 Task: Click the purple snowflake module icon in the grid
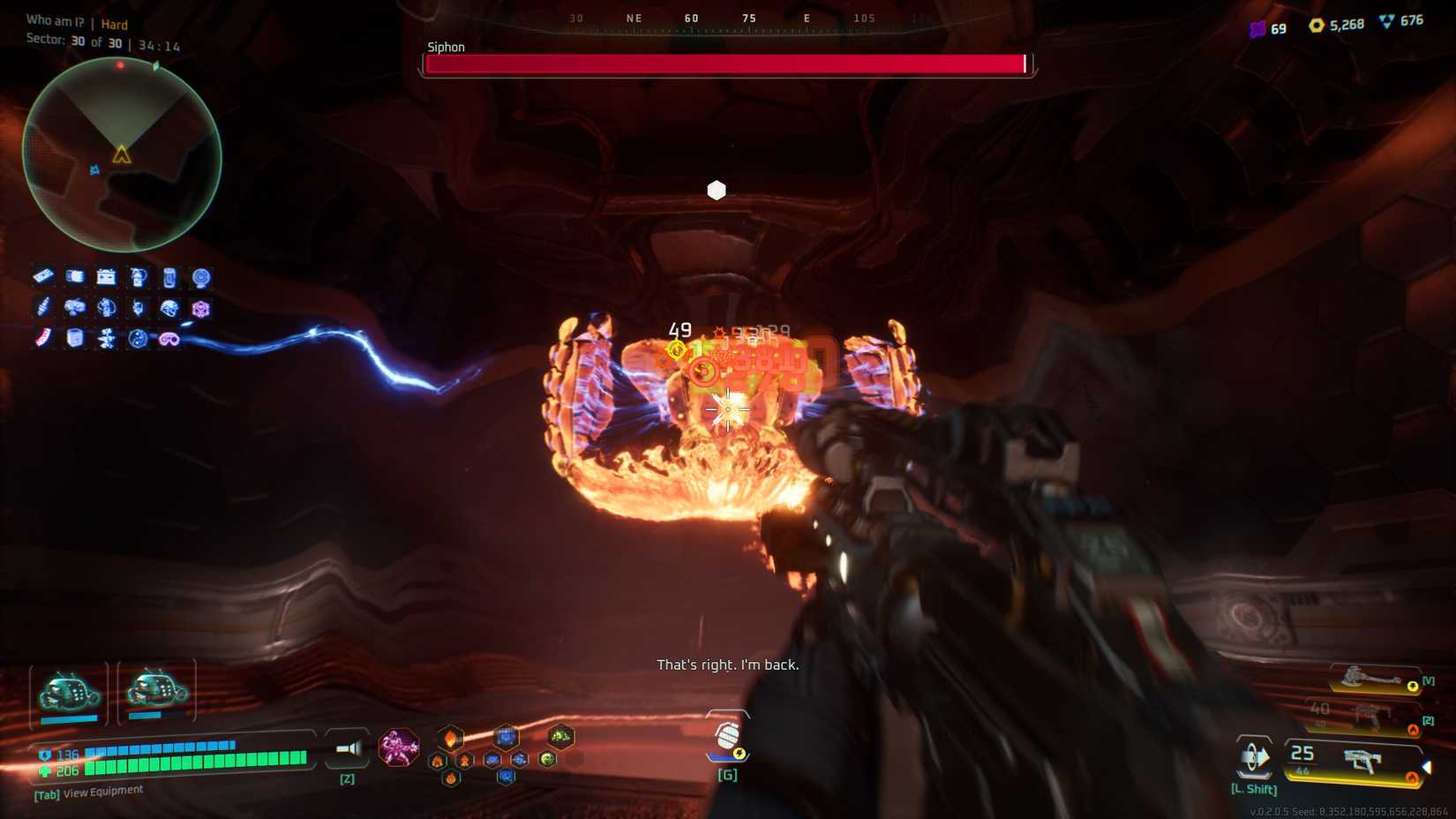tap(200, 309)
